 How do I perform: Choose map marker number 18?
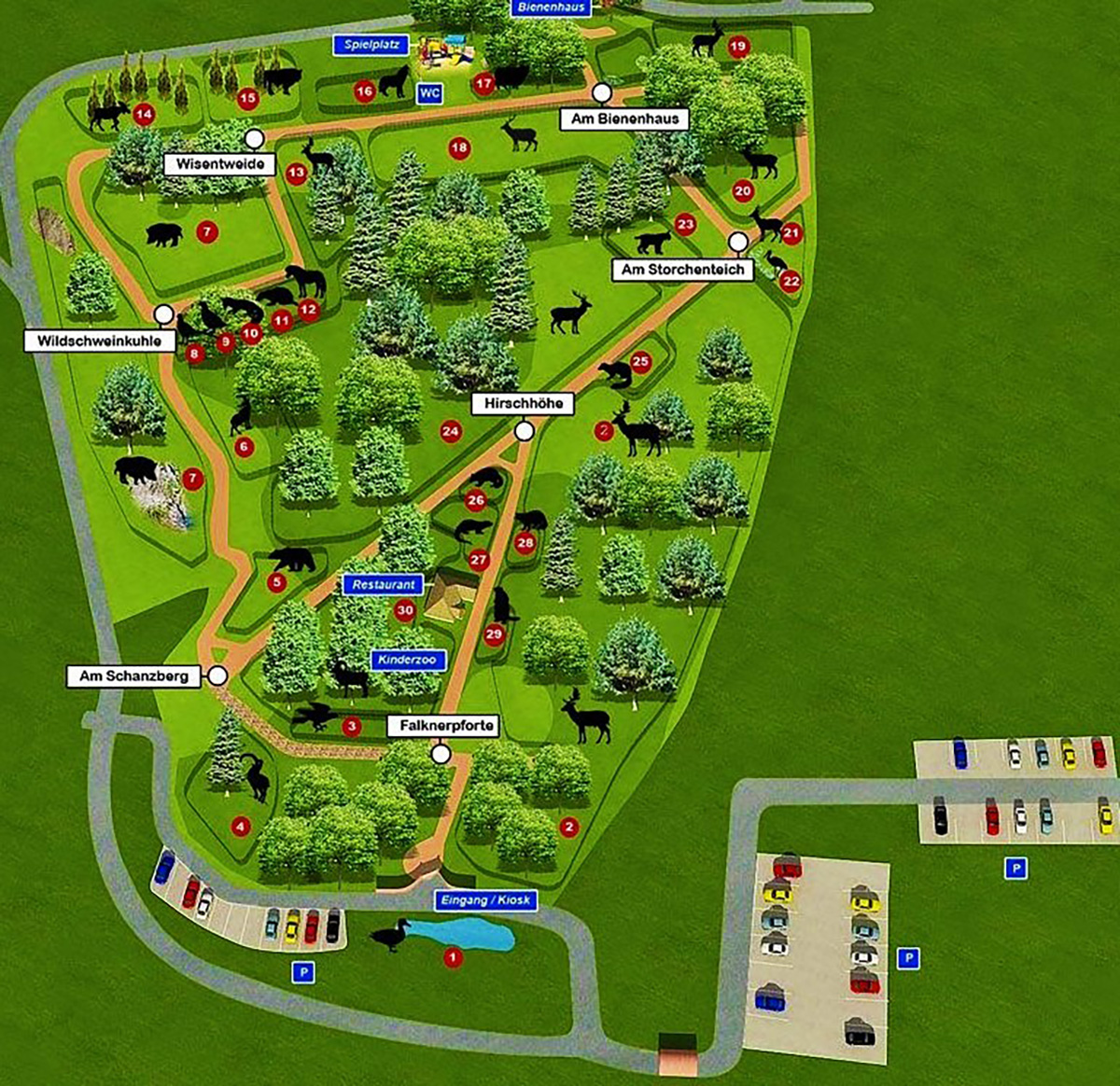[458, 147]
